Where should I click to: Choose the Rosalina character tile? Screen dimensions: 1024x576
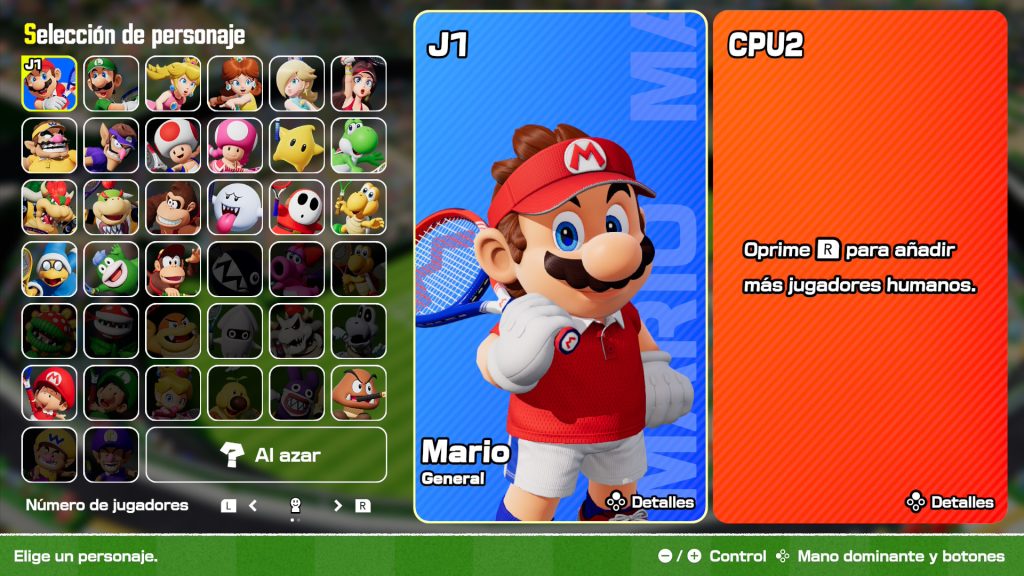click(x=297, y=83)
